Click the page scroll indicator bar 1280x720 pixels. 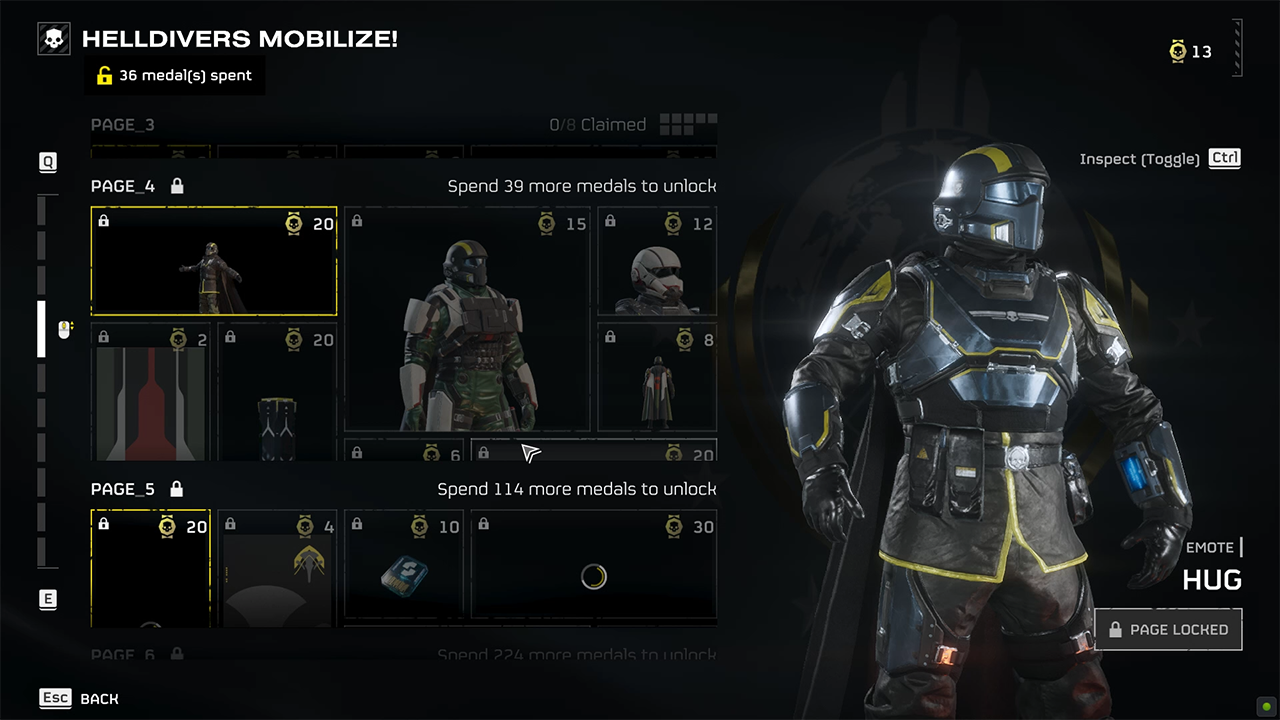pos(42,328)
